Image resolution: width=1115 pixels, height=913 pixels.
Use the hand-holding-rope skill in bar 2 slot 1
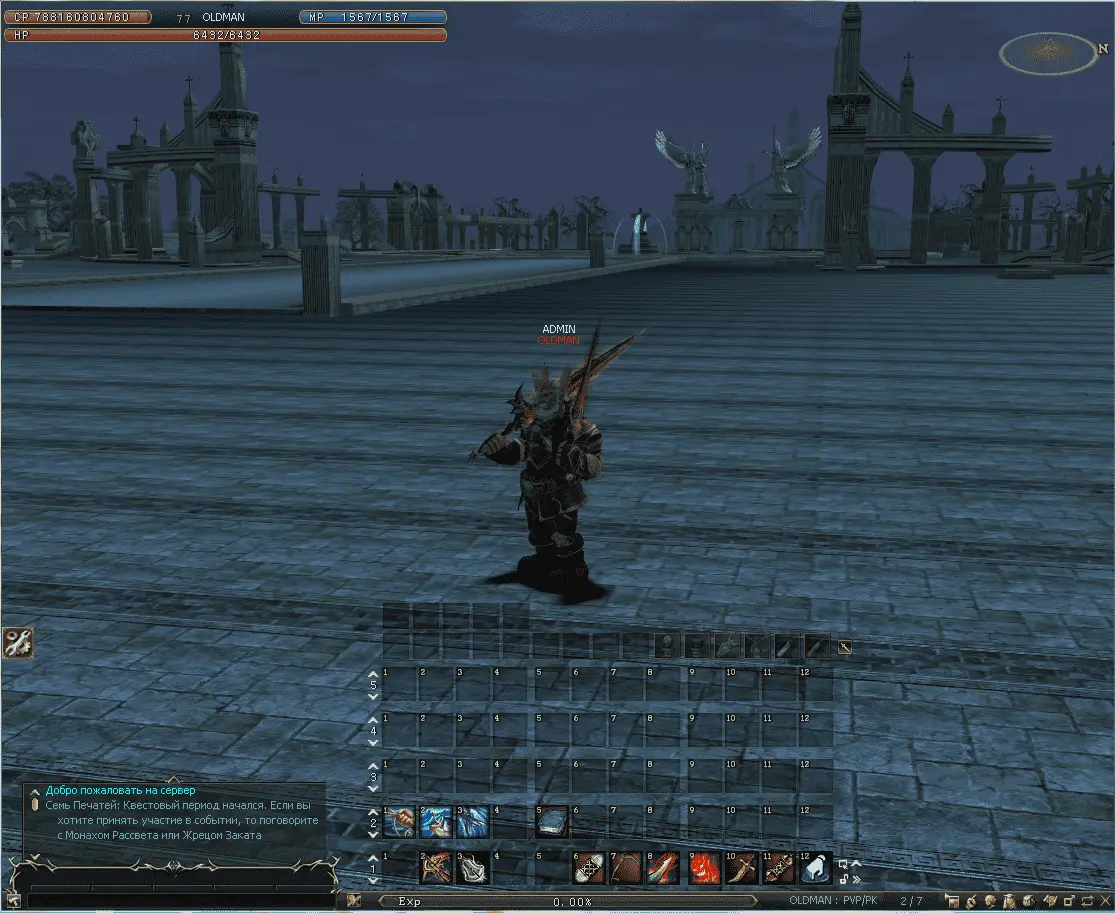[x=399, y=822]
